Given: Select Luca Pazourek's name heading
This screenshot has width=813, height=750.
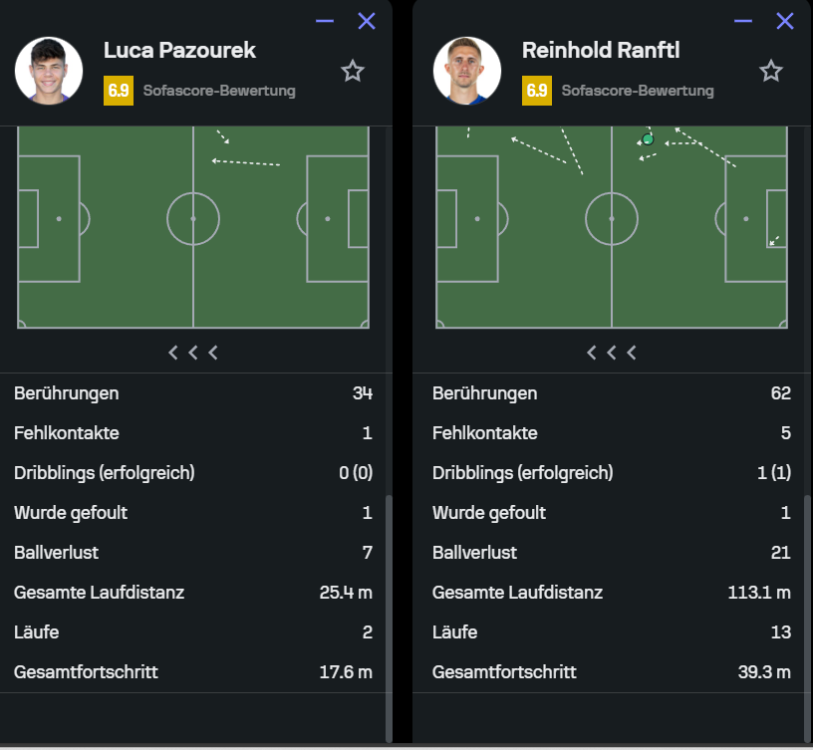Looking at the screenshot, I should tap(180, 50).
